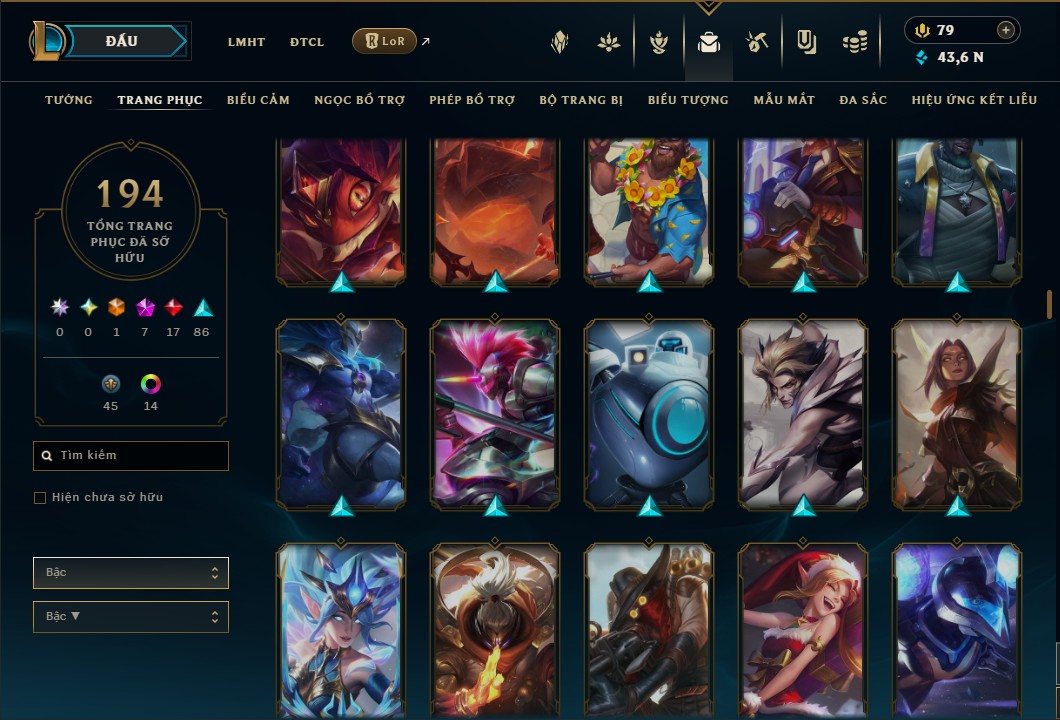Screen dimensions: 1060x720
Task: Toggle the Hiện chưa sở hữu checkbox
Action: click(x=40, y=498)
